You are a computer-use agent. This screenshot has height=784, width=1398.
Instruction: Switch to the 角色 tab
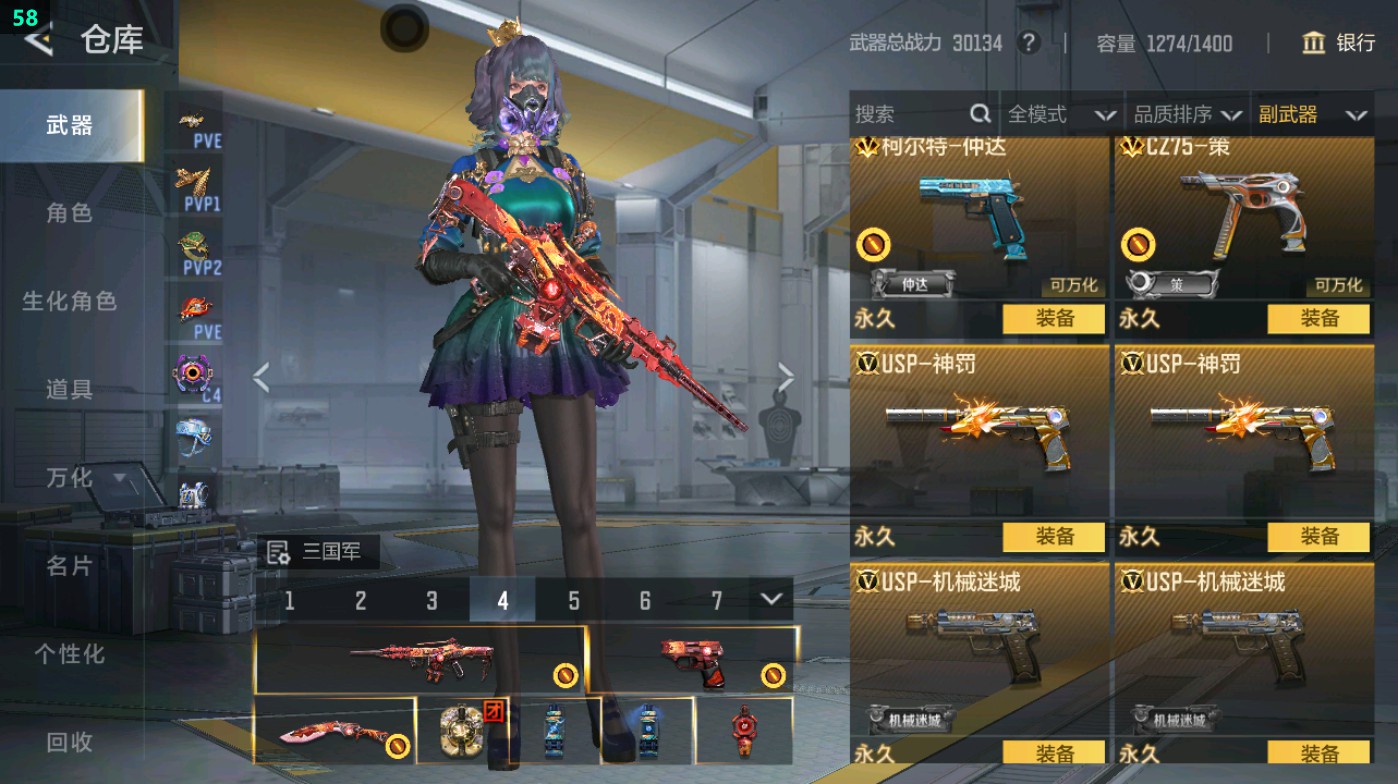click(x=69, y=213)
